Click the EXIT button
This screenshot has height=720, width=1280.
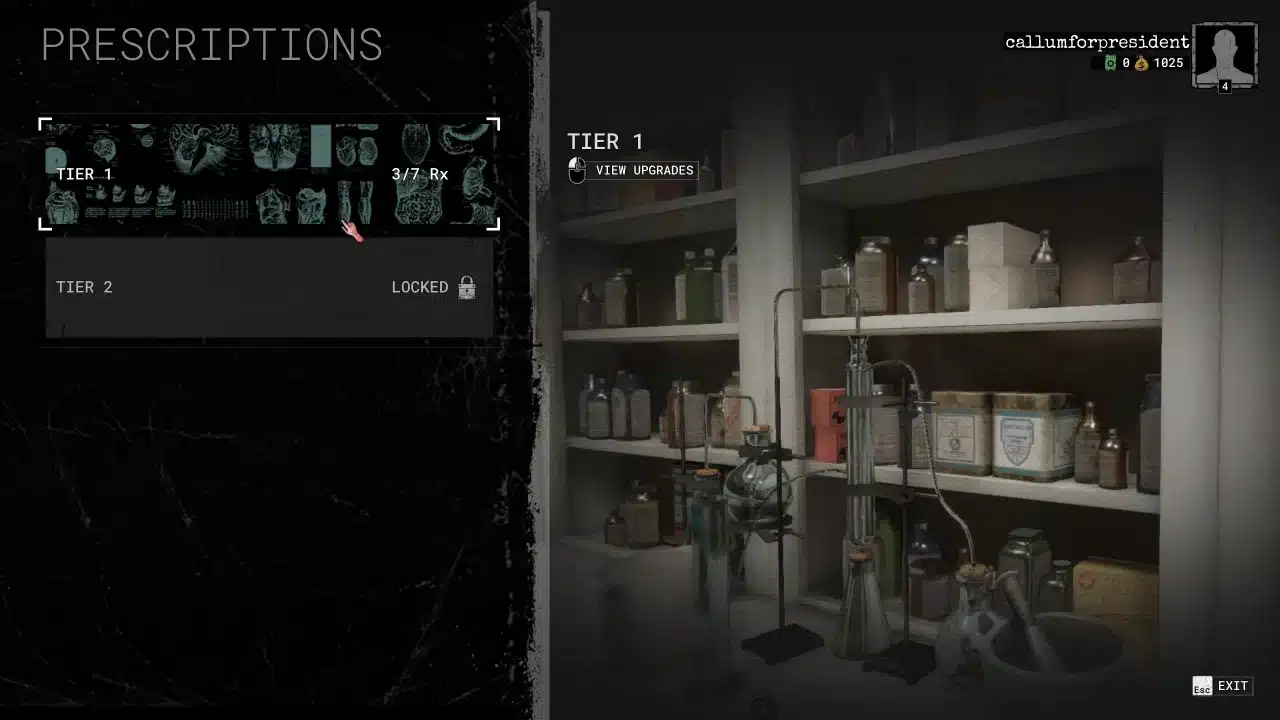[1232, 686]
